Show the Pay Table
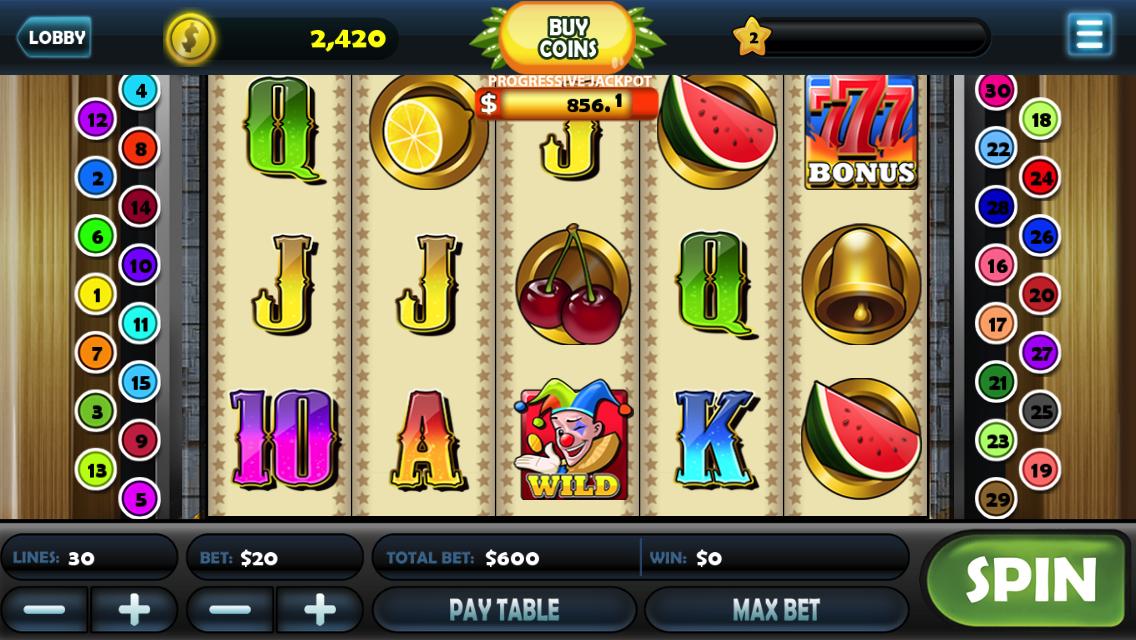Image resolution: width=1136 pixels, height=640 pixels. (x=504, y=609)
